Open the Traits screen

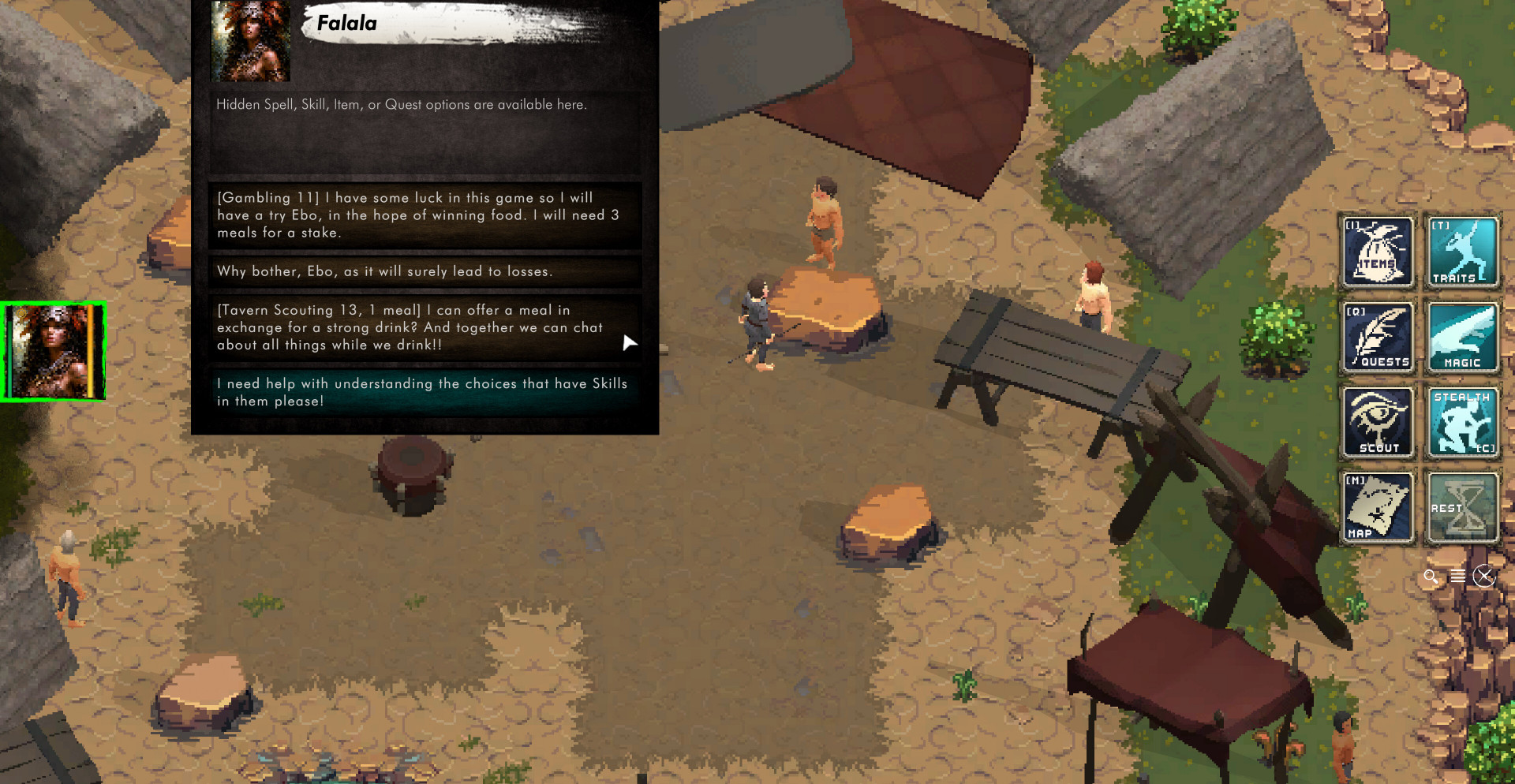click(x=1462, y=252)
